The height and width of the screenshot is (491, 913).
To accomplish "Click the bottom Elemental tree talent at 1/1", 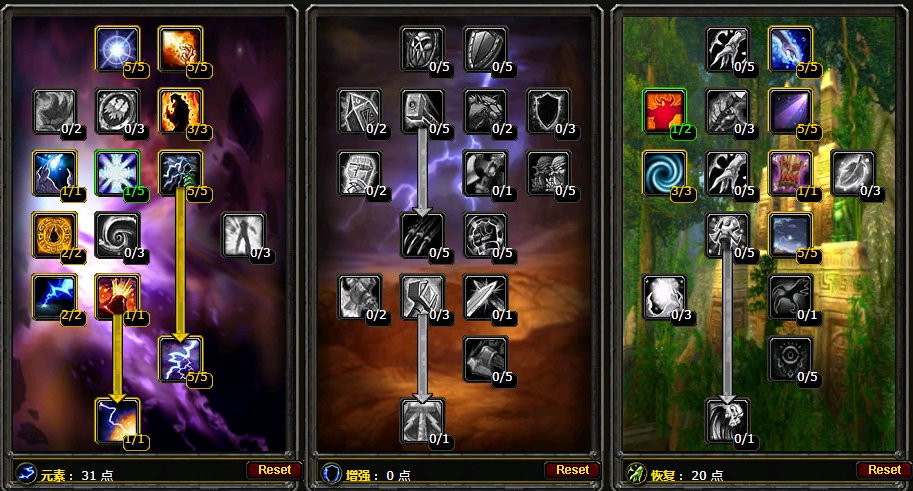I will pos(117,420).
